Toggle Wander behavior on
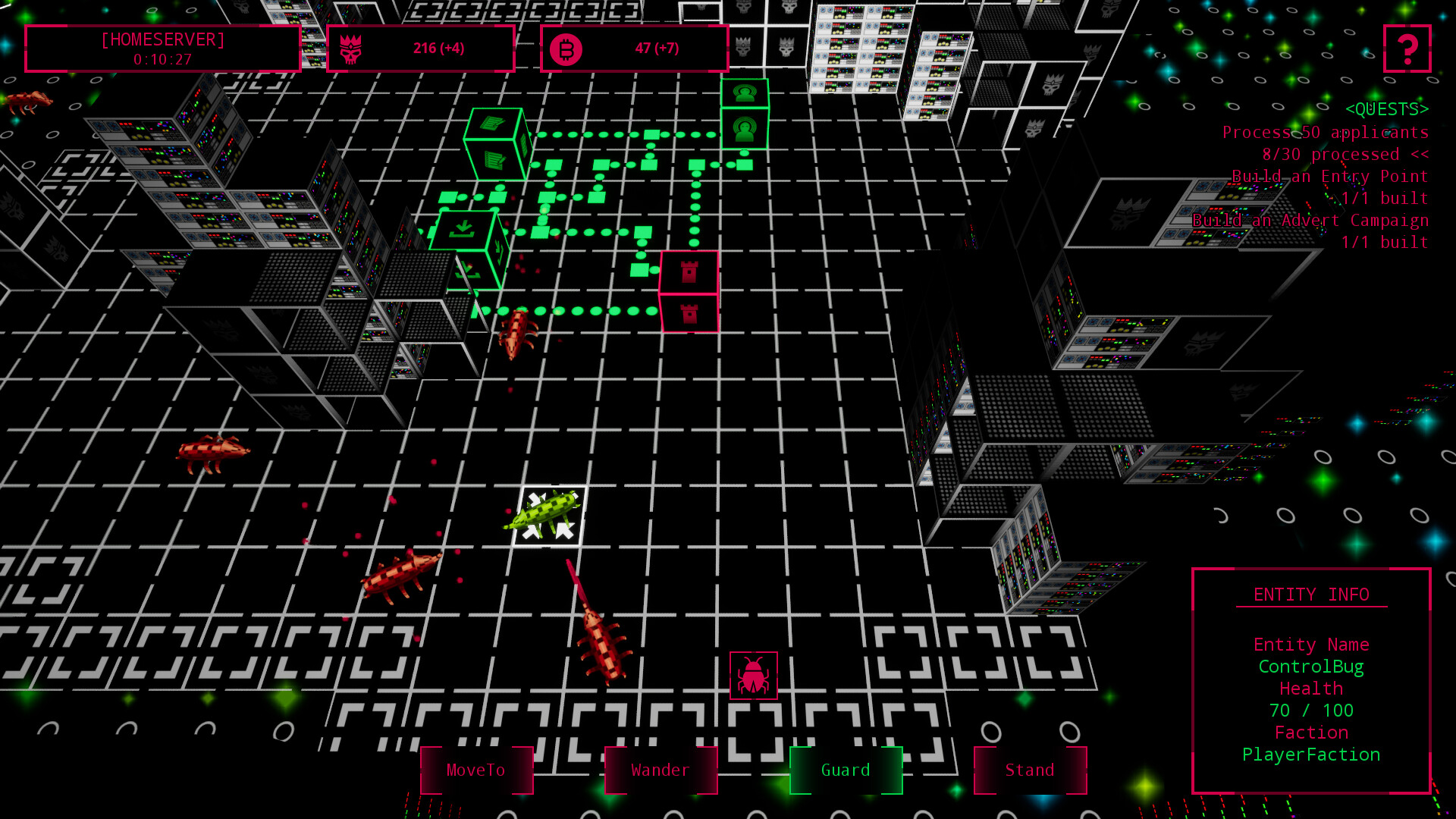Image resolution: width=1456 pixels, height=819 pixels. 661,770
